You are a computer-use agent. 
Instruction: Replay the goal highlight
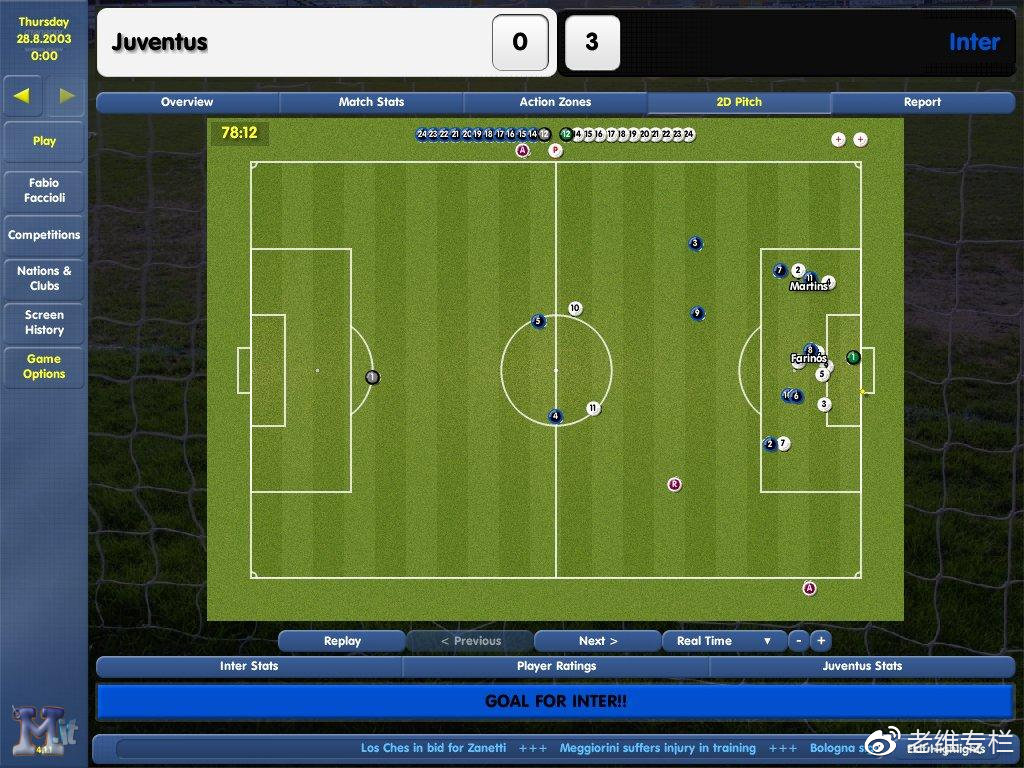click(342, 641)
